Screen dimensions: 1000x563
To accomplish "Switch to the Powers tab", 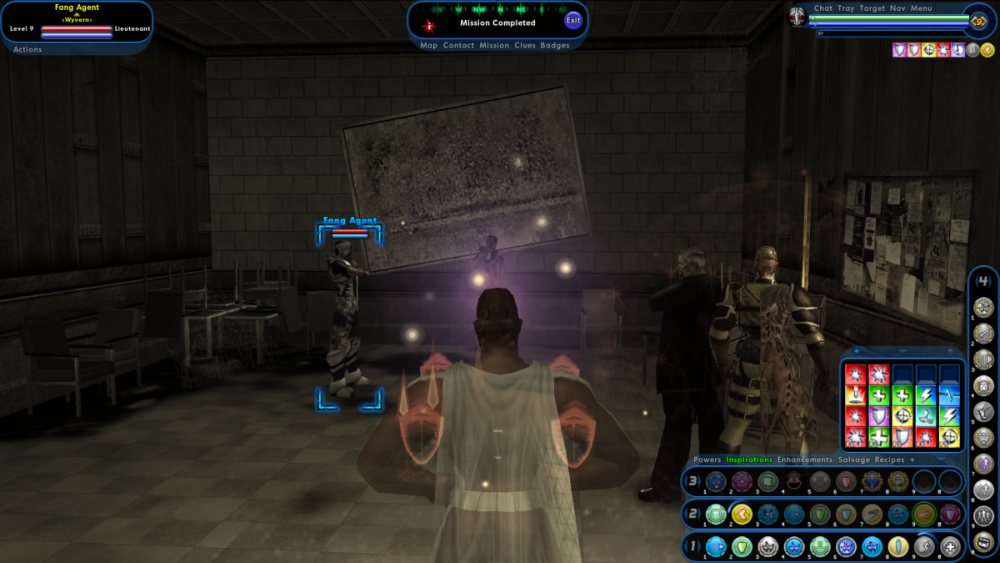I will click(707, 460).
